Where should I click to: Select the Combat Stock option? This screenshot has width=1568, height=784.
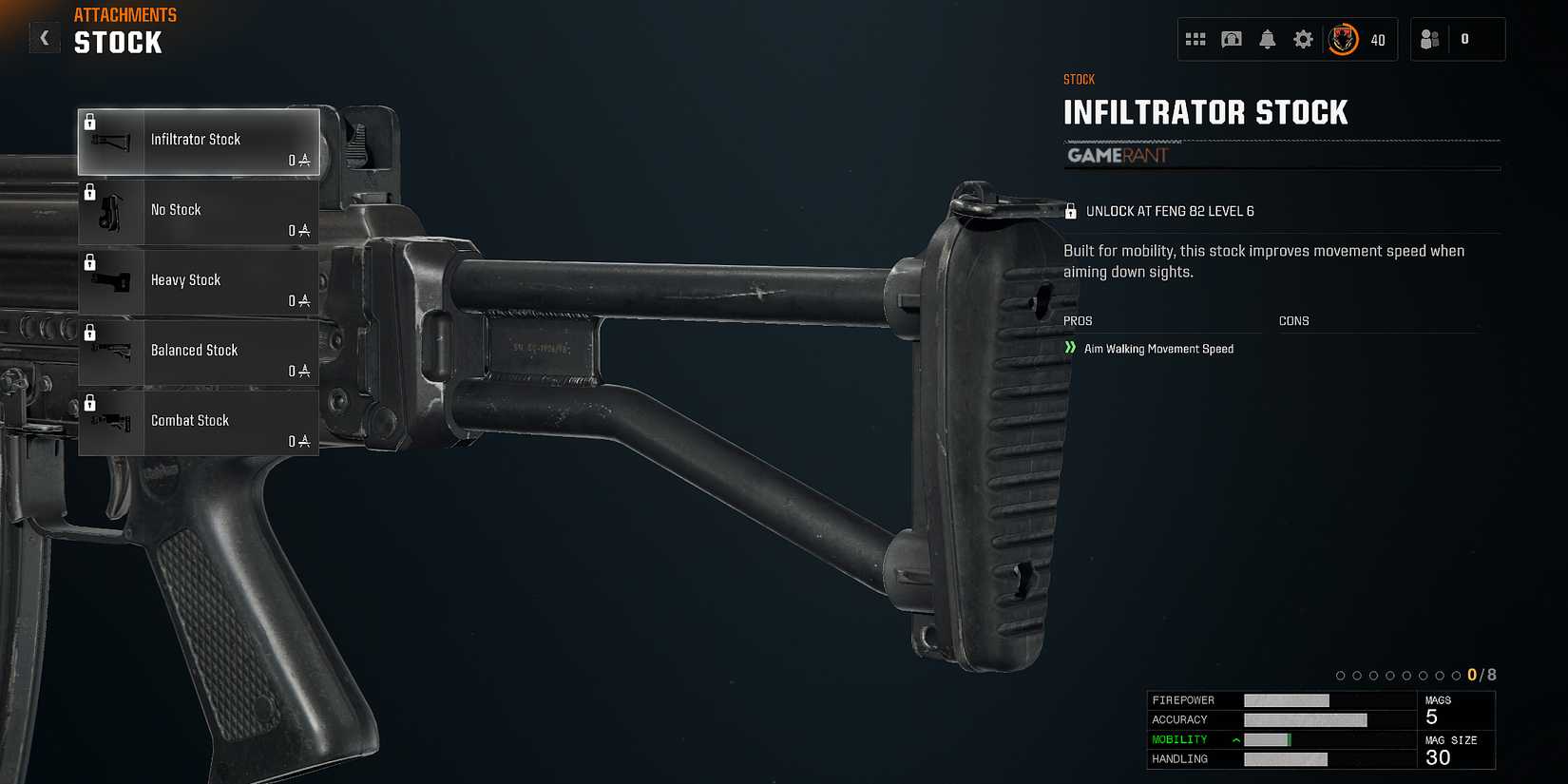(200, 421)
